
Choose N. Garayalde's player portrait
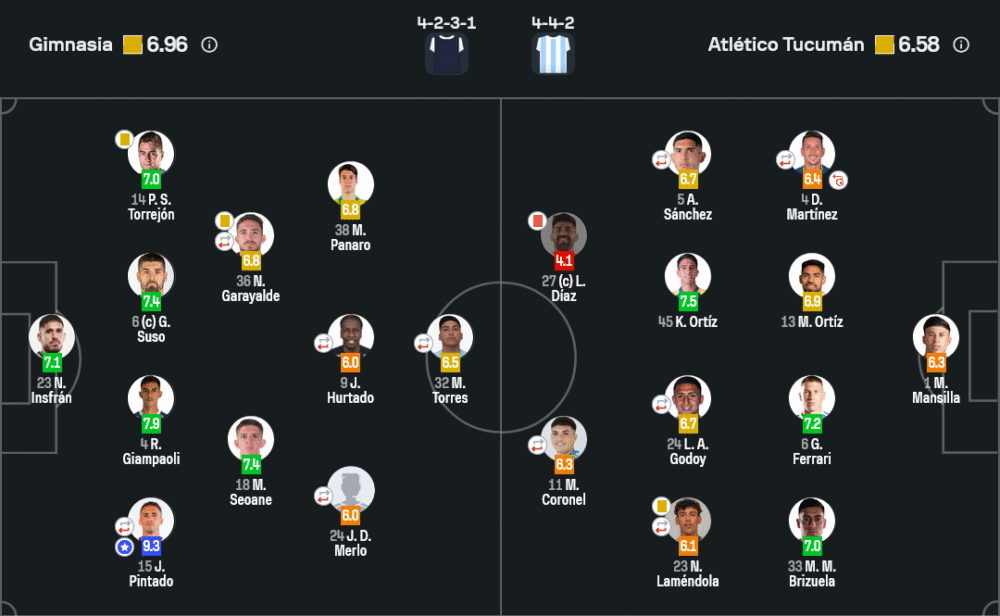point(251,234)
